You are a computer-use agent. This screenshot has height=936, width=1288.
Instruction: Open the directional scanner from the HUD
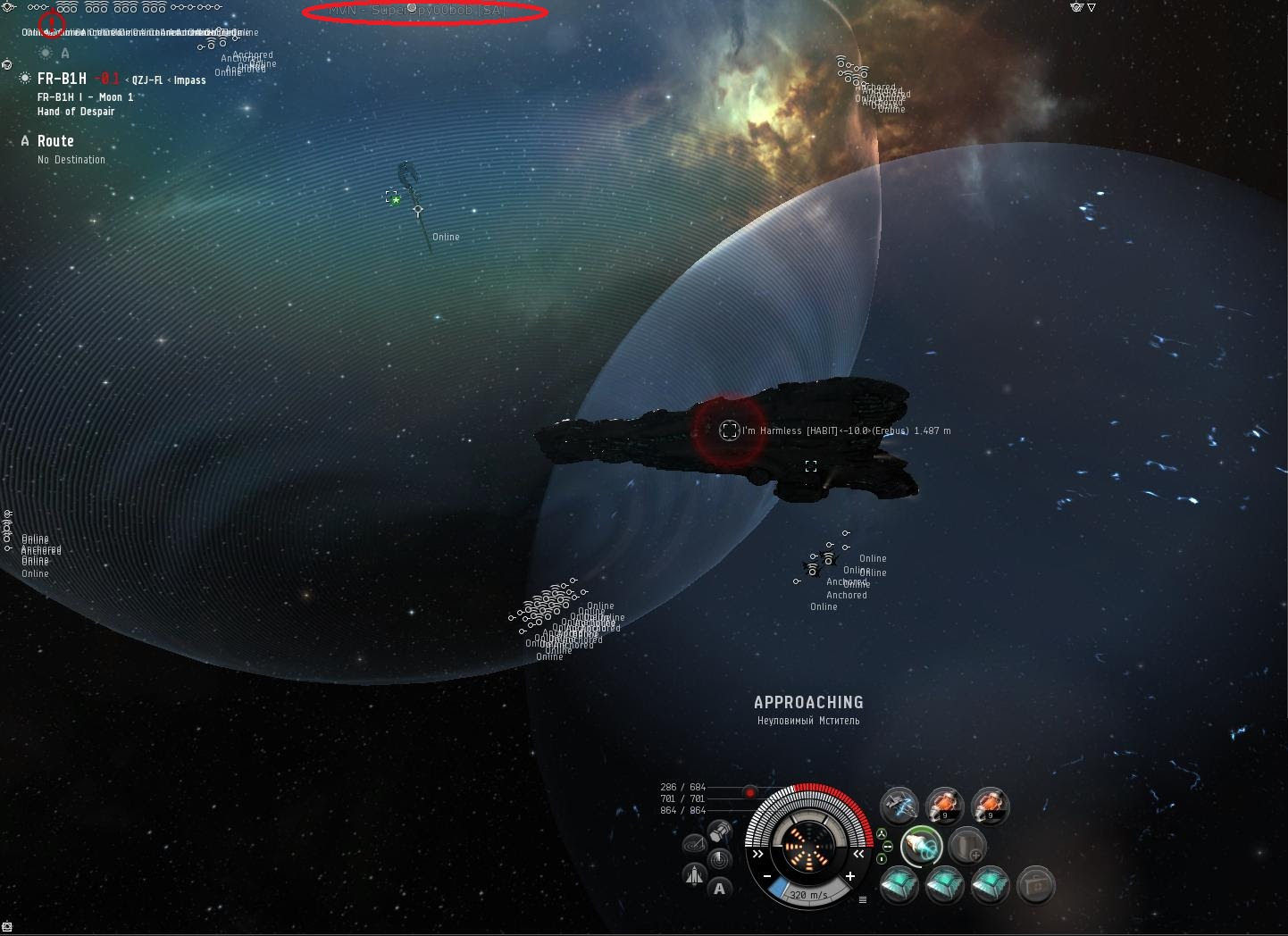coord(719,860)
